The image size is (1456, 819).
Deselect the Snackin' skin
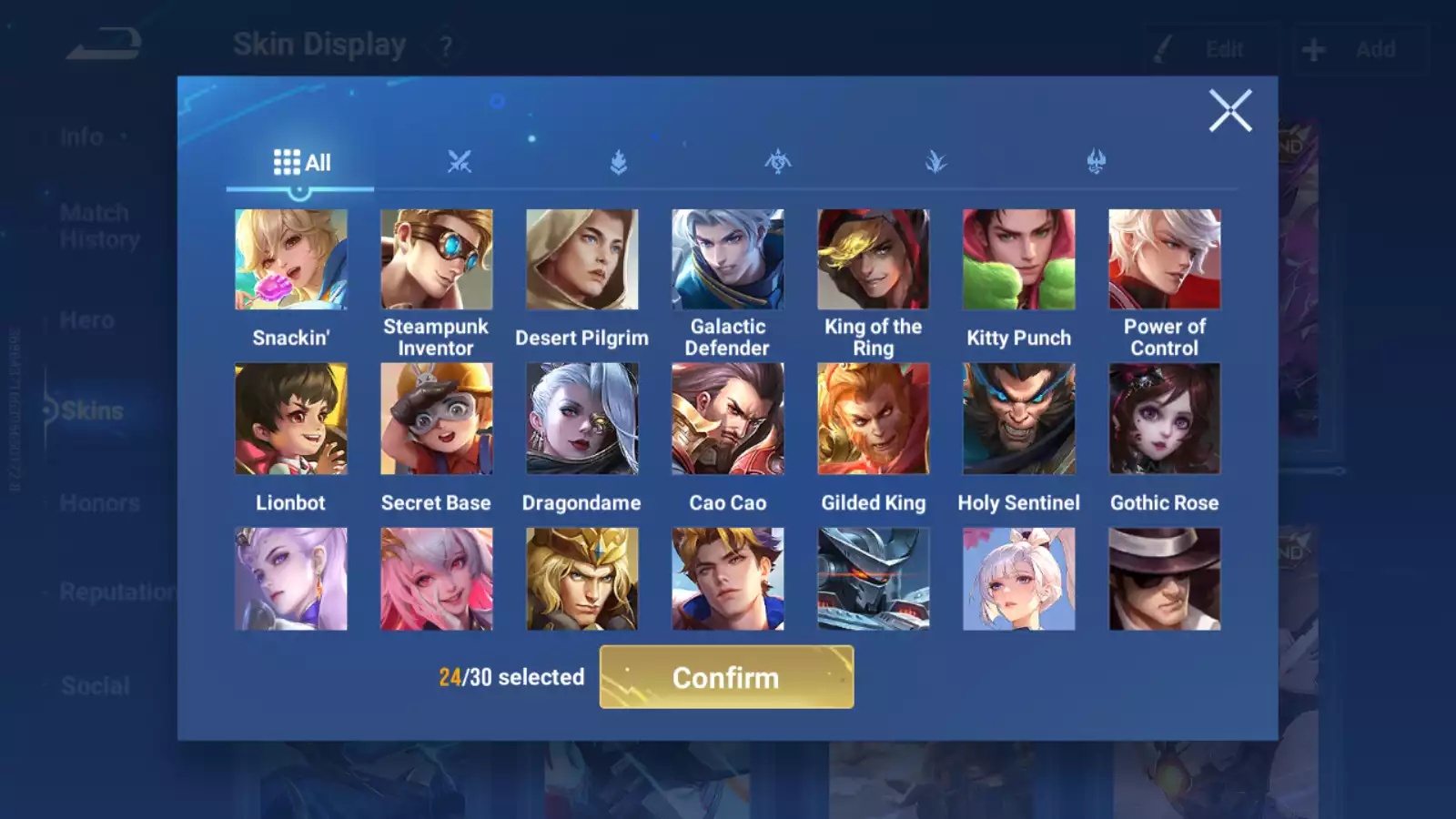[291, 259]
